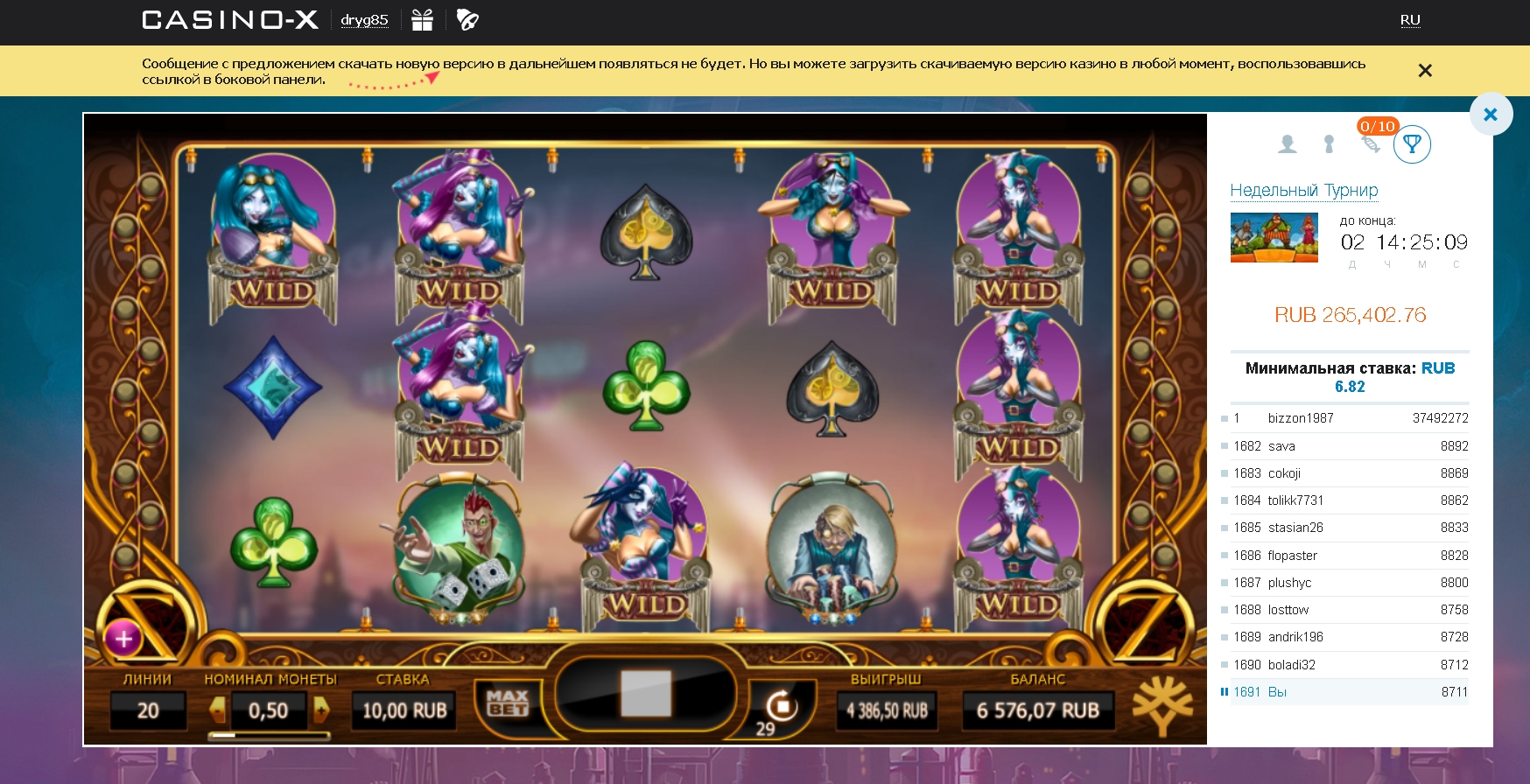The image size is (1530, 784).
Task: Stop the spin with the square button
Action: pyautogui.click(x=645, y=693)
